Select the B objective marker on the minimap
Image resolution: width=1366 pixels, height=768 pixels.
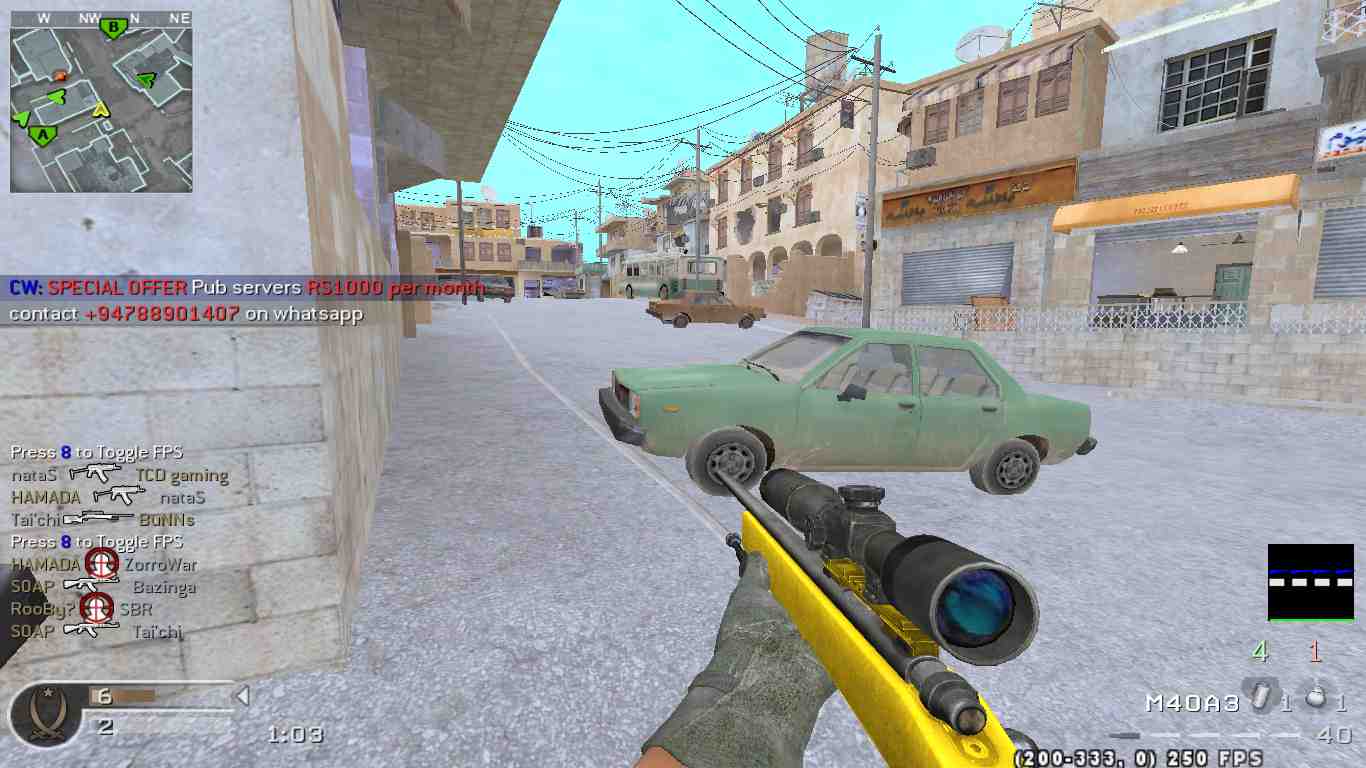point(114,27)
